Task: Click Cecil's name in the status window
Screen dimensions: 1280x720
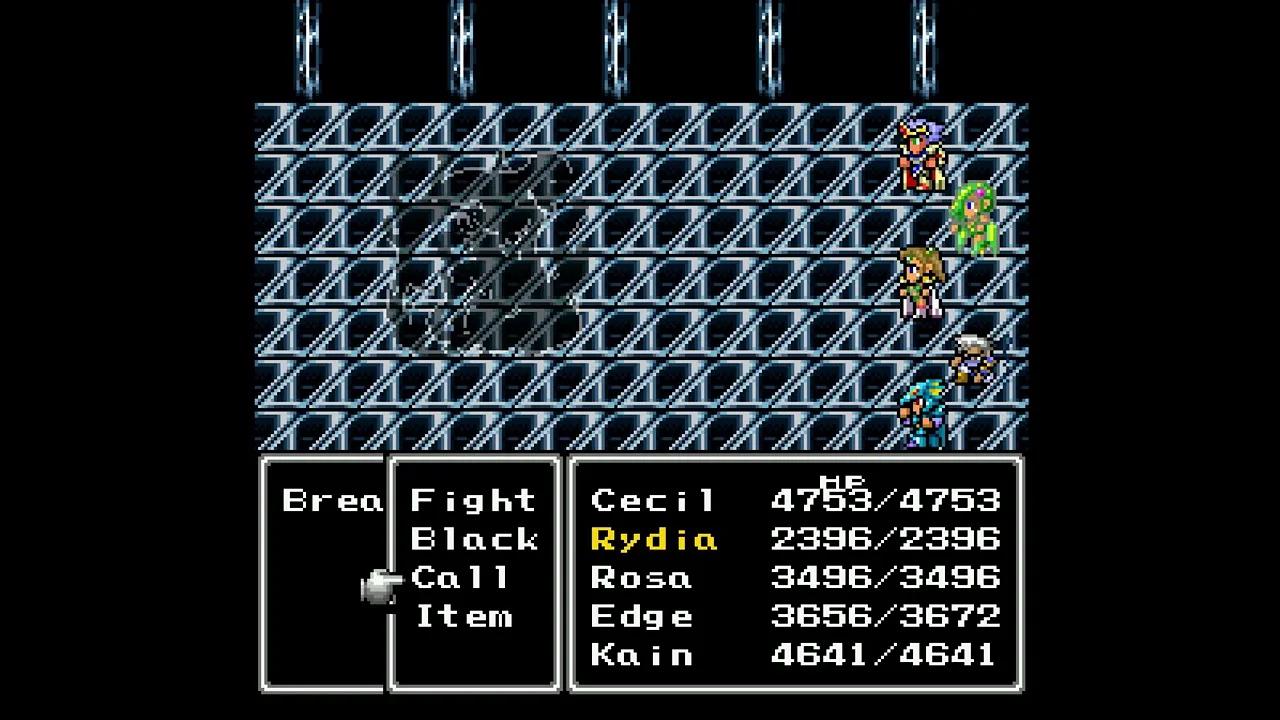Action: point(651,500)
